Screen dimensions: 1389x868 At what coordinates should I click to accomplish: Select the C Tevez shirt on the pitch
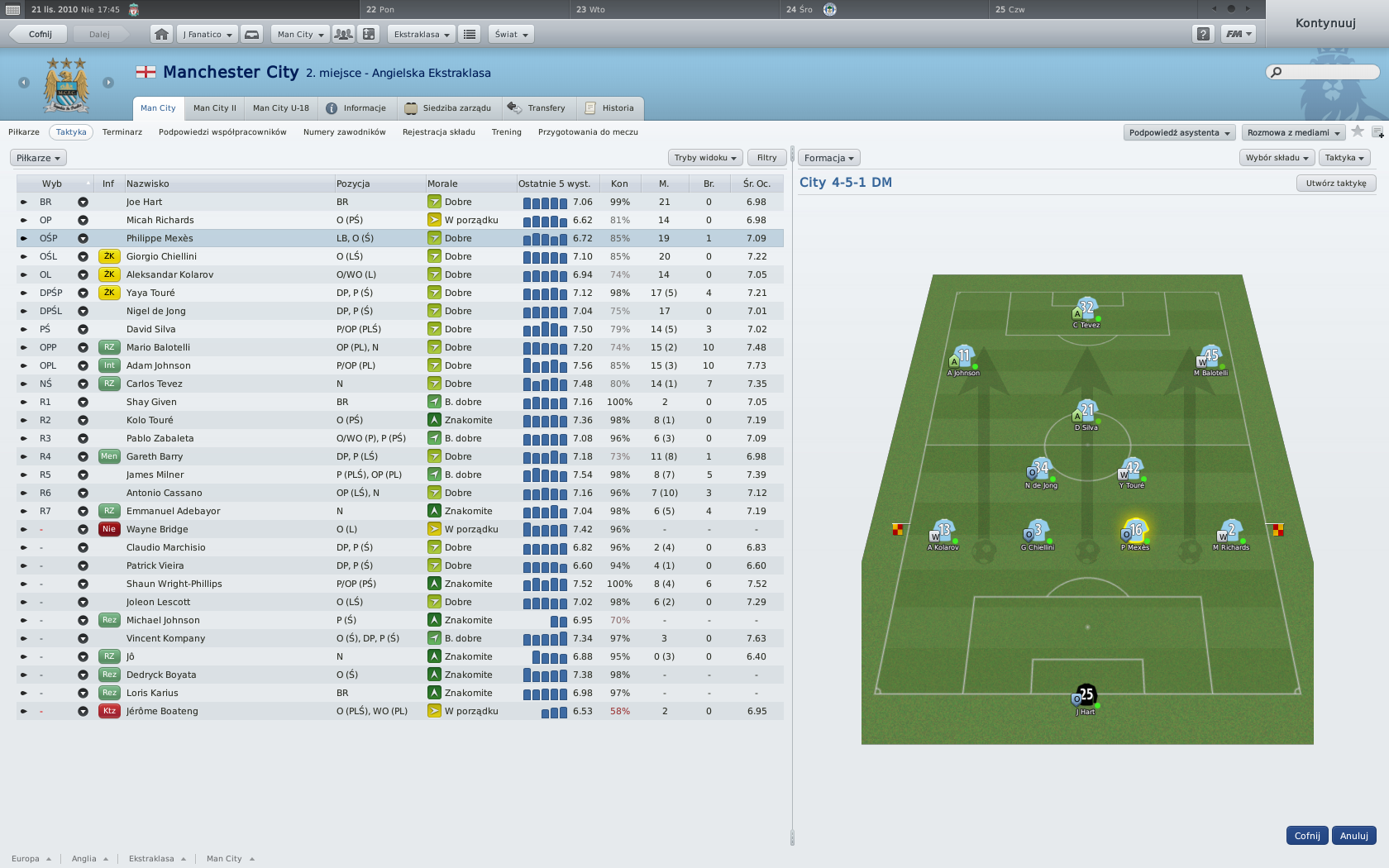(1086, 311)
